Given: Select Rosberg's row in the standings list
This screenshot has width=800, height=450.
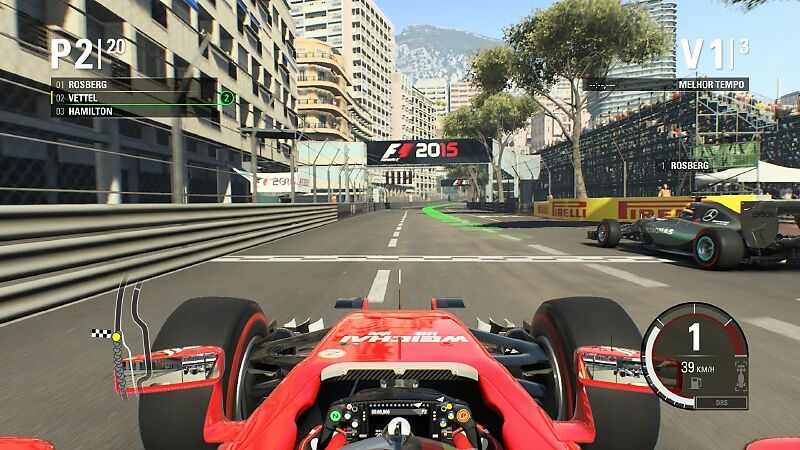Looking at the screenshot, I should [x=130, y=85].
